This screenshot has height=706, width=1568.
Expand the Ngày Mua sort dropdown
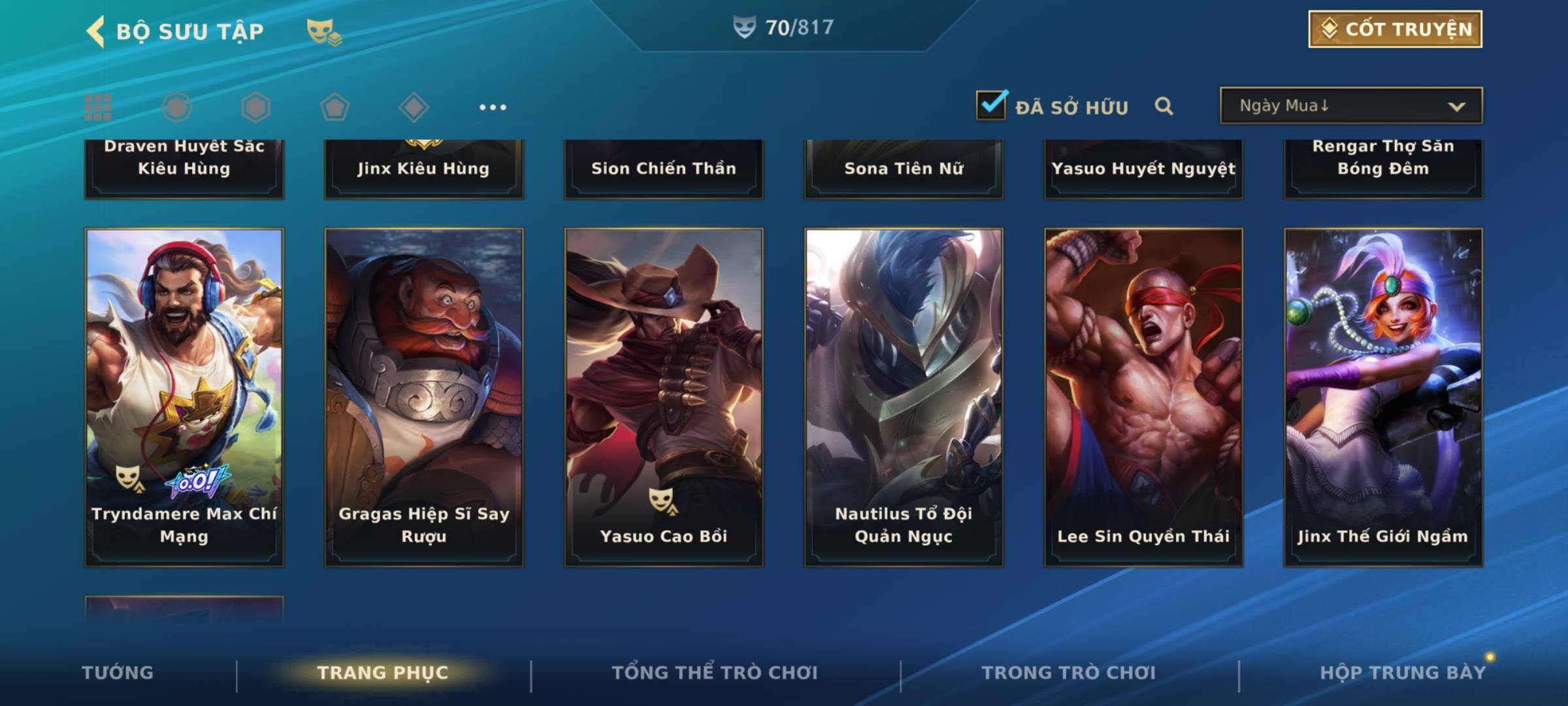point(1350,106)
